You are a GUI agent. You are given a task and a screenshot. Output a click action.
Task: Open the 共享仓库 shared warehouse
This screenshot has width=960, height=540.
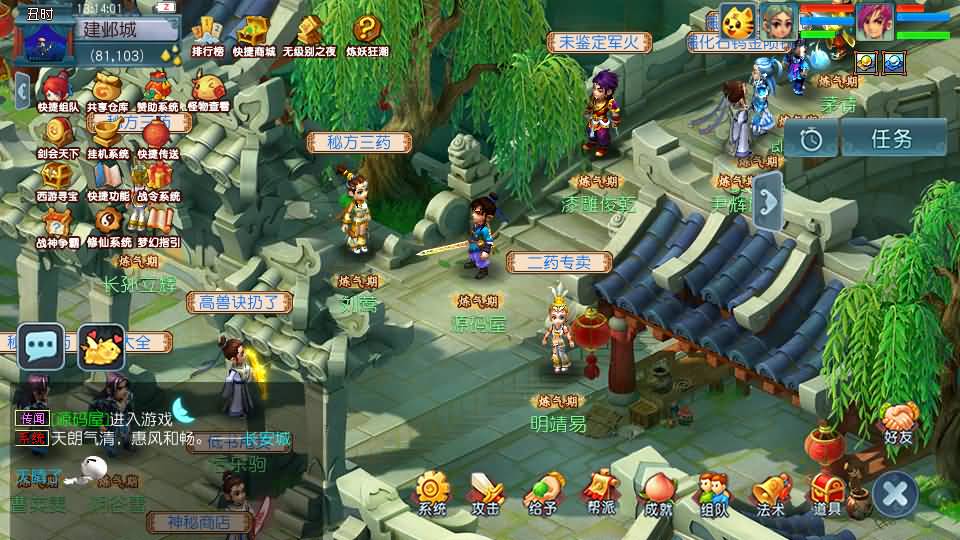[108, 91]
